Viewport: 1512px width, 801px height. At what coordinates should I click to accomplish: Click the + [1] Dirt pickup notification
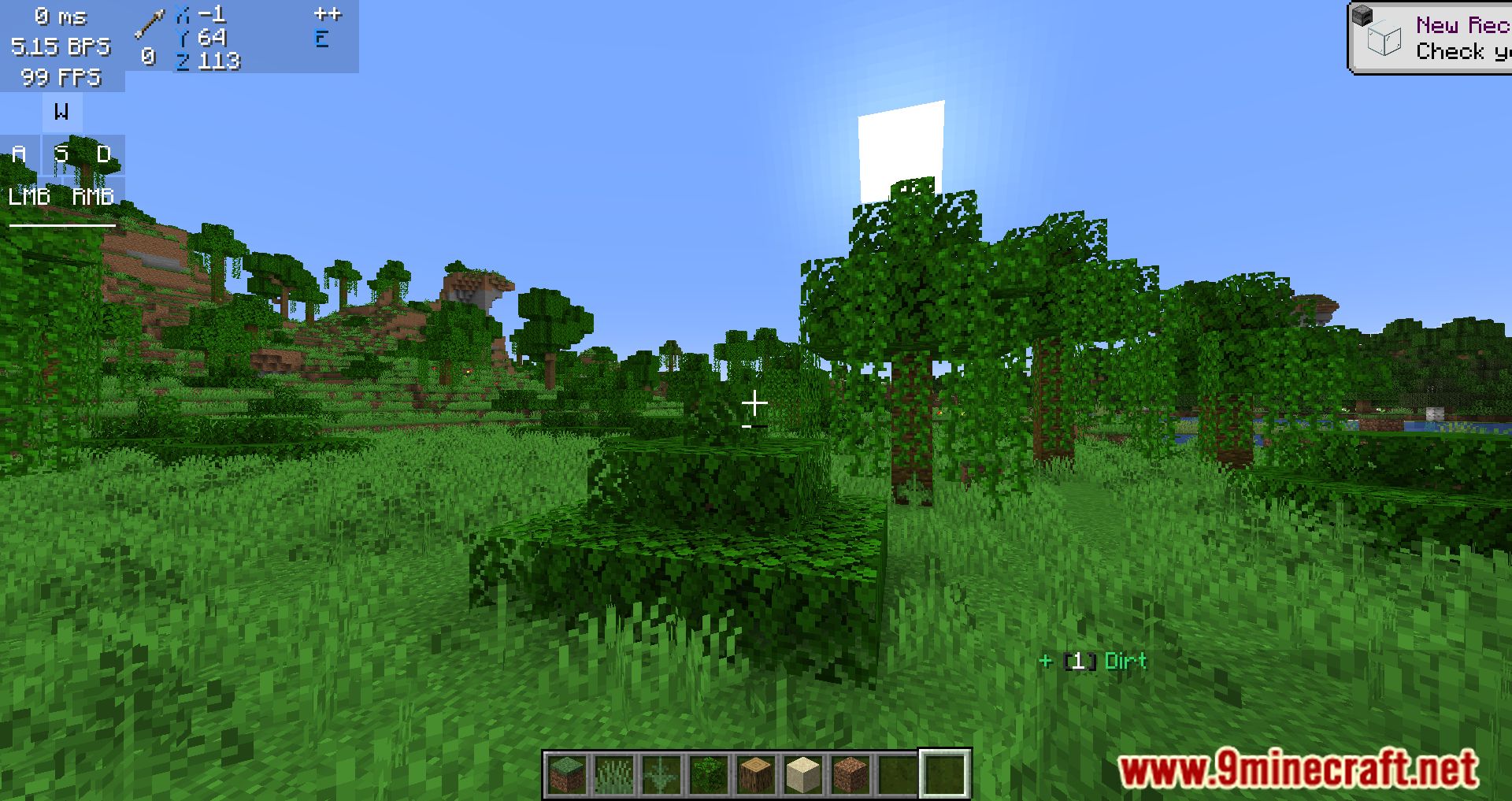[x=1093, y=661]
